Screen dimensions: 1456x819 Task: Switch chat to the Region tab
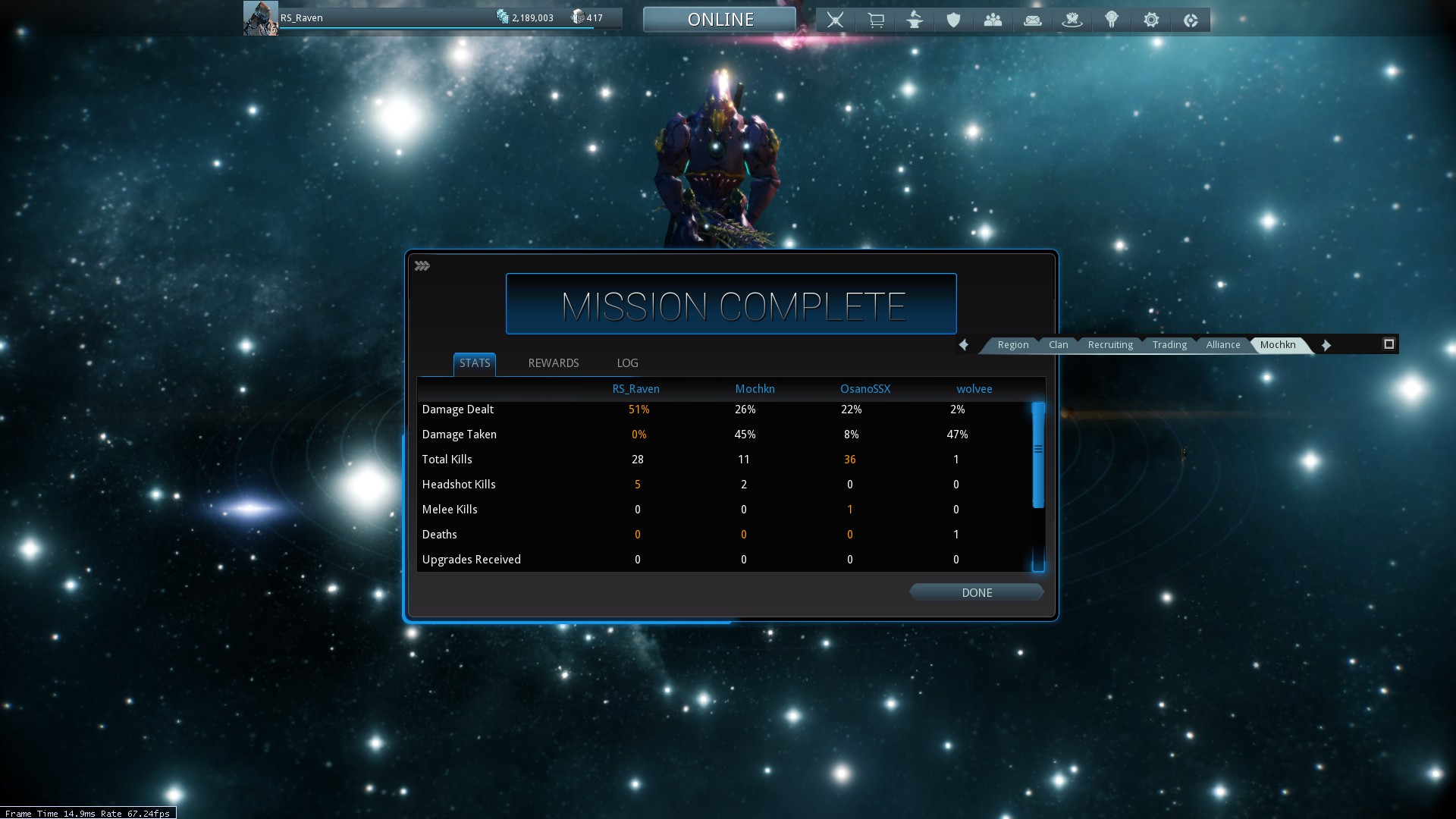tap(1012, 345)
